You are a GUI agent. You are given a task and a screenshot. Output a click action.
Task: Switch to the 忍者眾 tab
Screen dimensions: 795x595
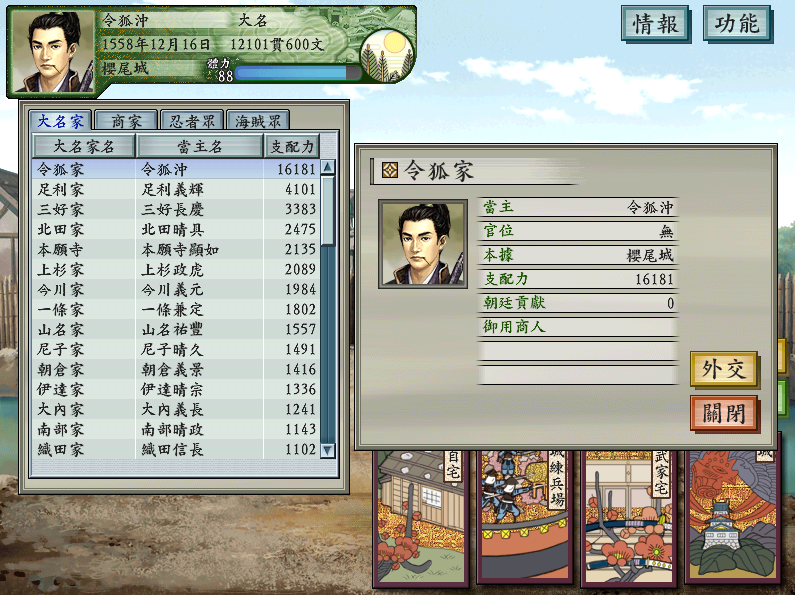(192, 121)
